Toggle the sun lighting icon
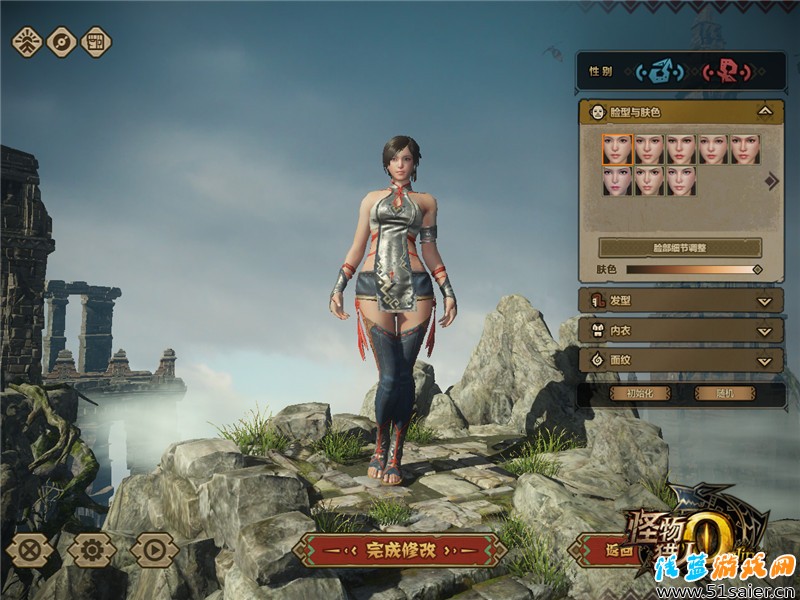800x600 pixels. (x=27, y=42)
